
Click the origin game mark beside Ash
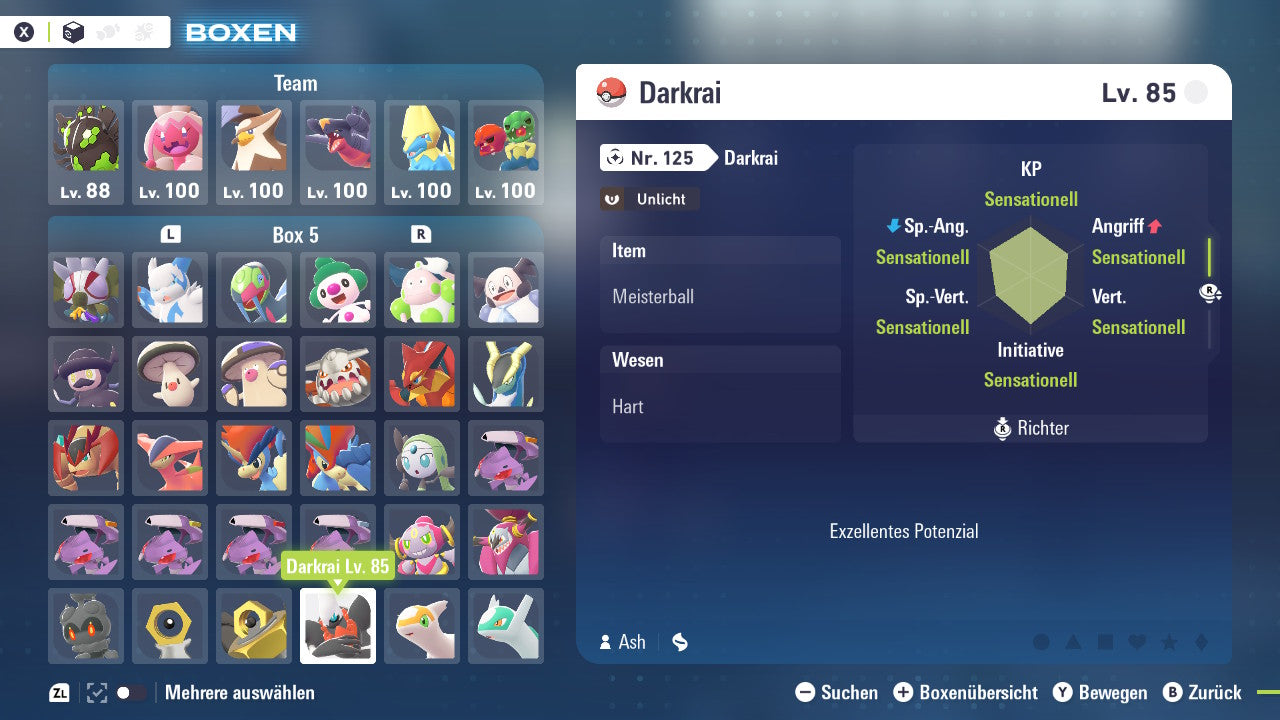[x=679, y=642]
